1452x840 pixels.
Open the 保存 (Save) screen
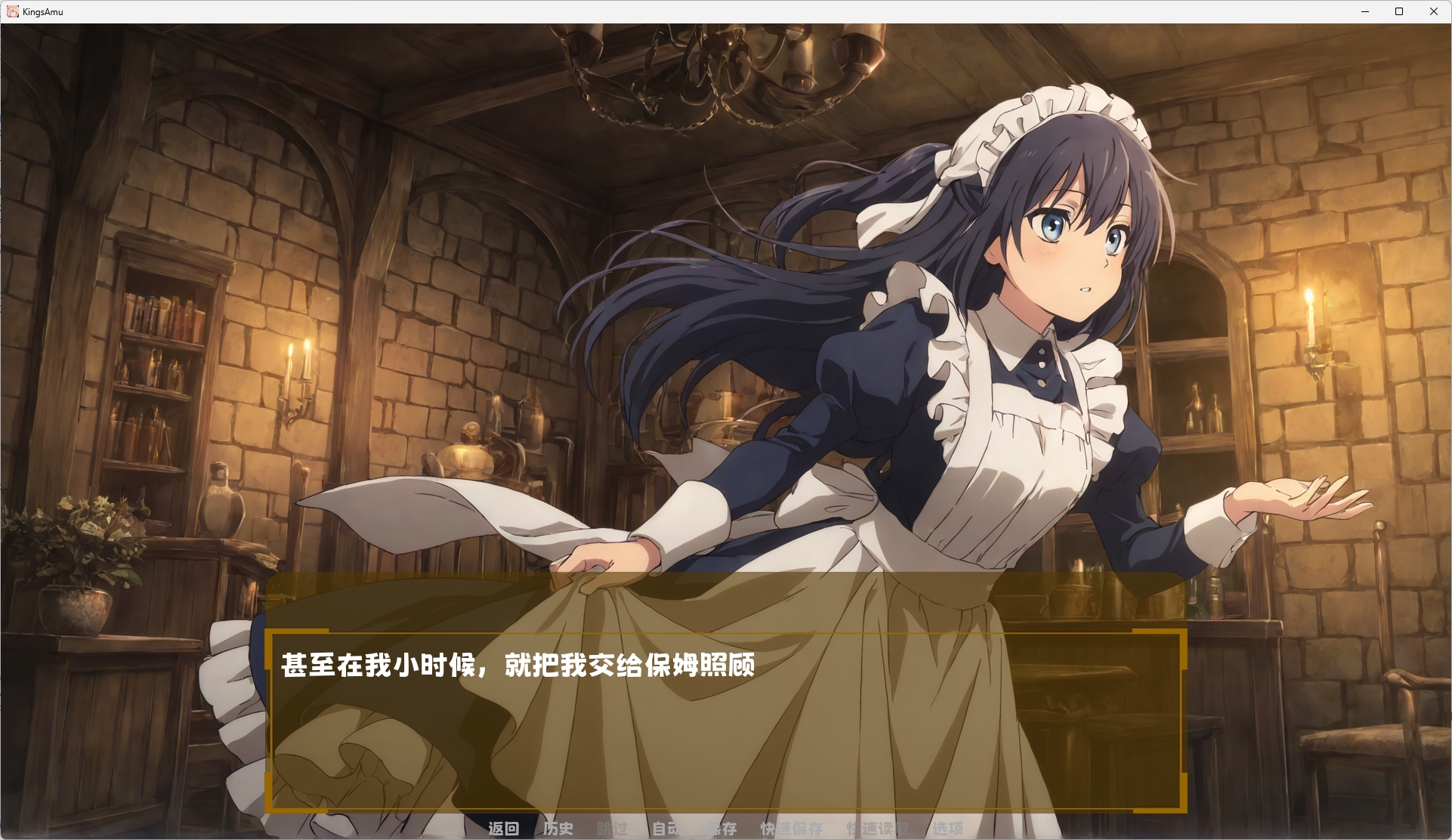coord(721,828)
